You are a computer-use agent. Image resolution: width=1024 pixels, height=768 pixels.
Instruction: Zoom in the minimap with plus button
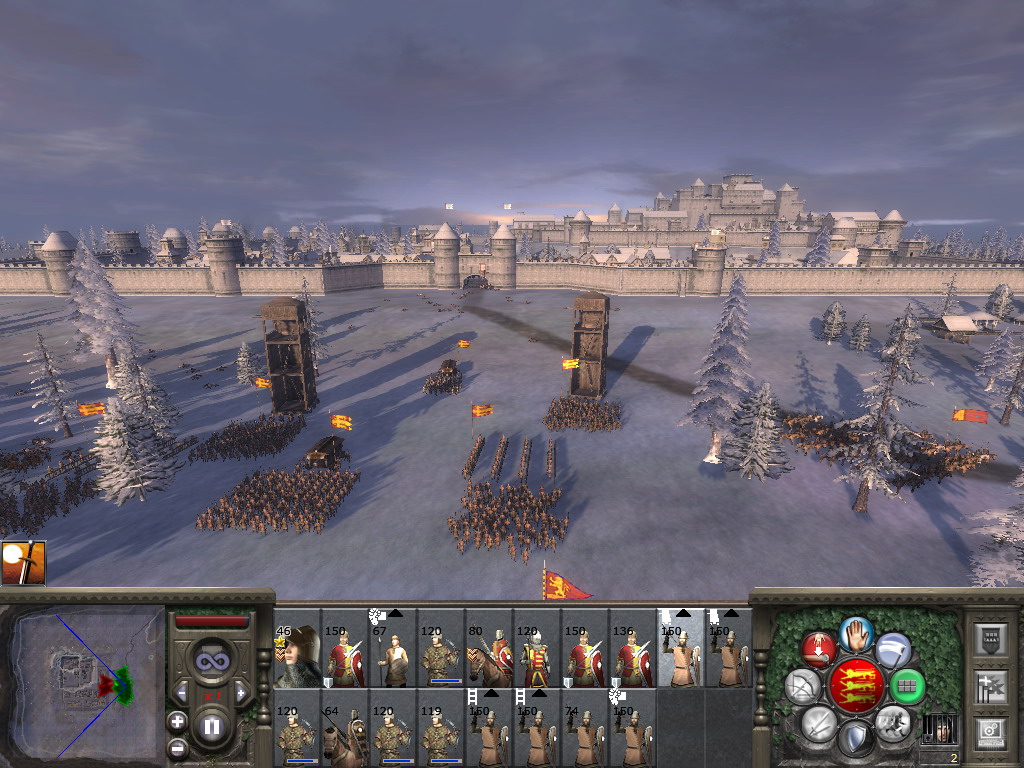click(x=177, y=721)
